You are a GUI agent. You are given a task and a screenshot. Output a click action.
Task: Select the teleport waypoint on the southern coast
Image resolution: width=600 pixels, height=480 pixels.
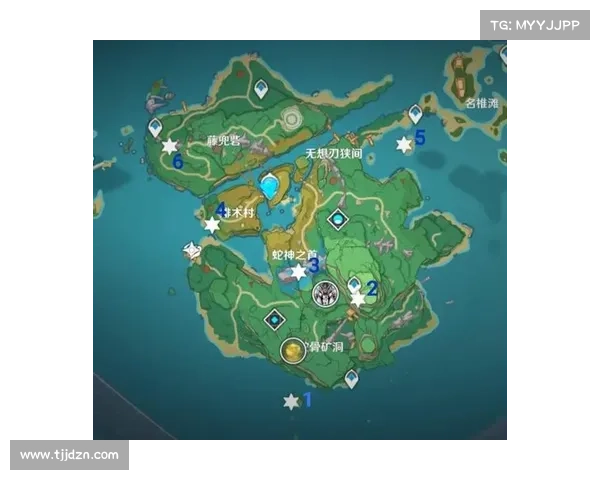(351, 378)
